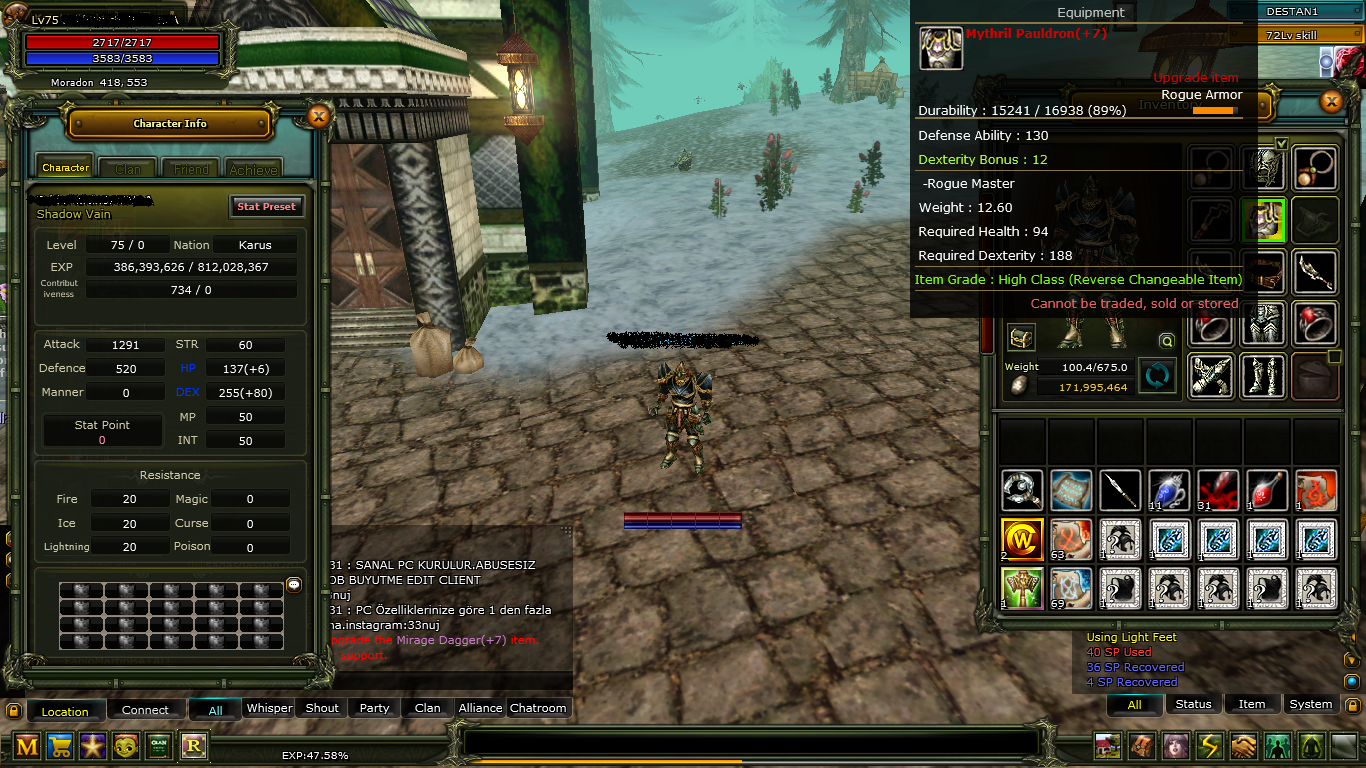Switch to the Clan tab in Character Info
Viewport: 1366px width, 768px height.
point(128,169)
